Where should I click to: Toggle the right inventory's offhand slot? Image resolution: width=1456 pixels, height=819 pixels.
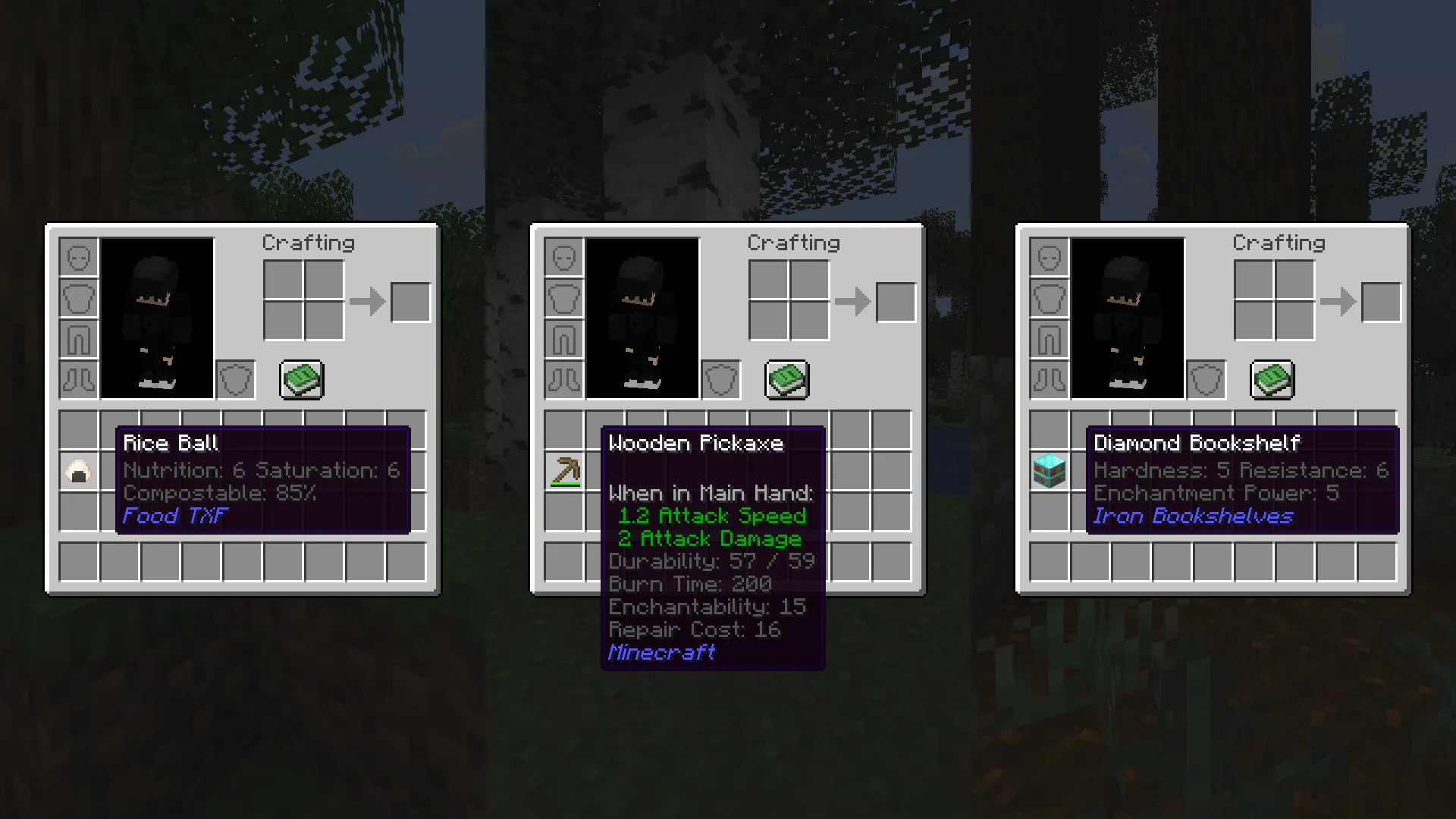pos(1206,380)
